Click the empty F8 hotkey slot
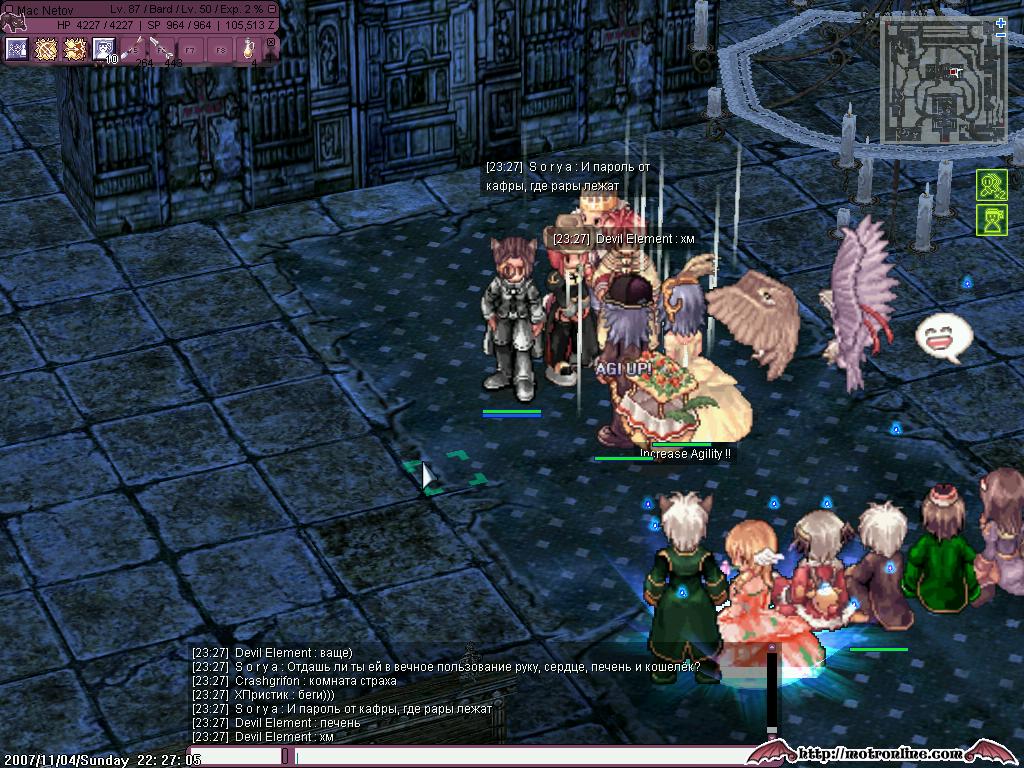 (x=220, y=49)
